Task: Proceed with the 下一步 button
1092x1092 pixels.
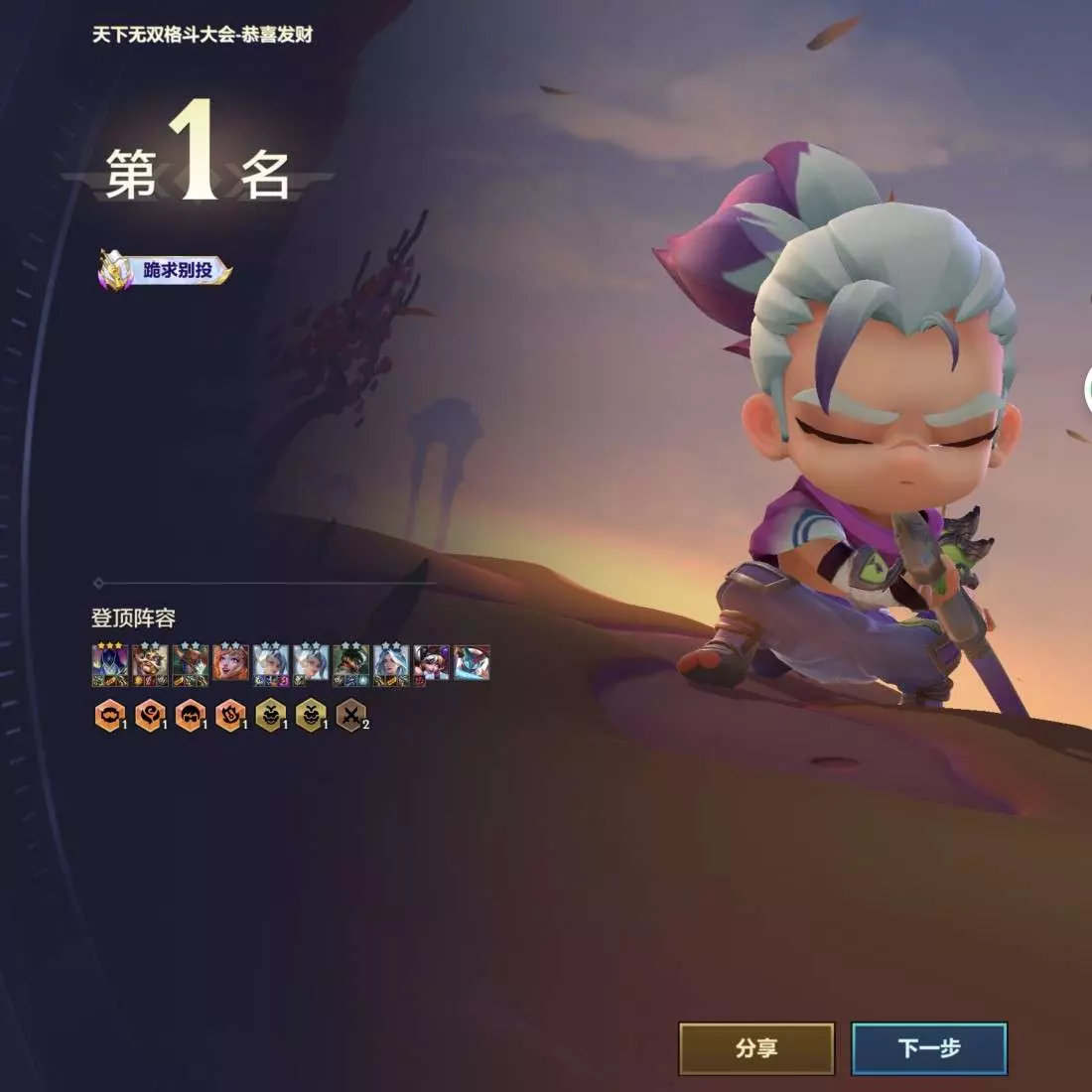Action: click(x=929, y=1048)
